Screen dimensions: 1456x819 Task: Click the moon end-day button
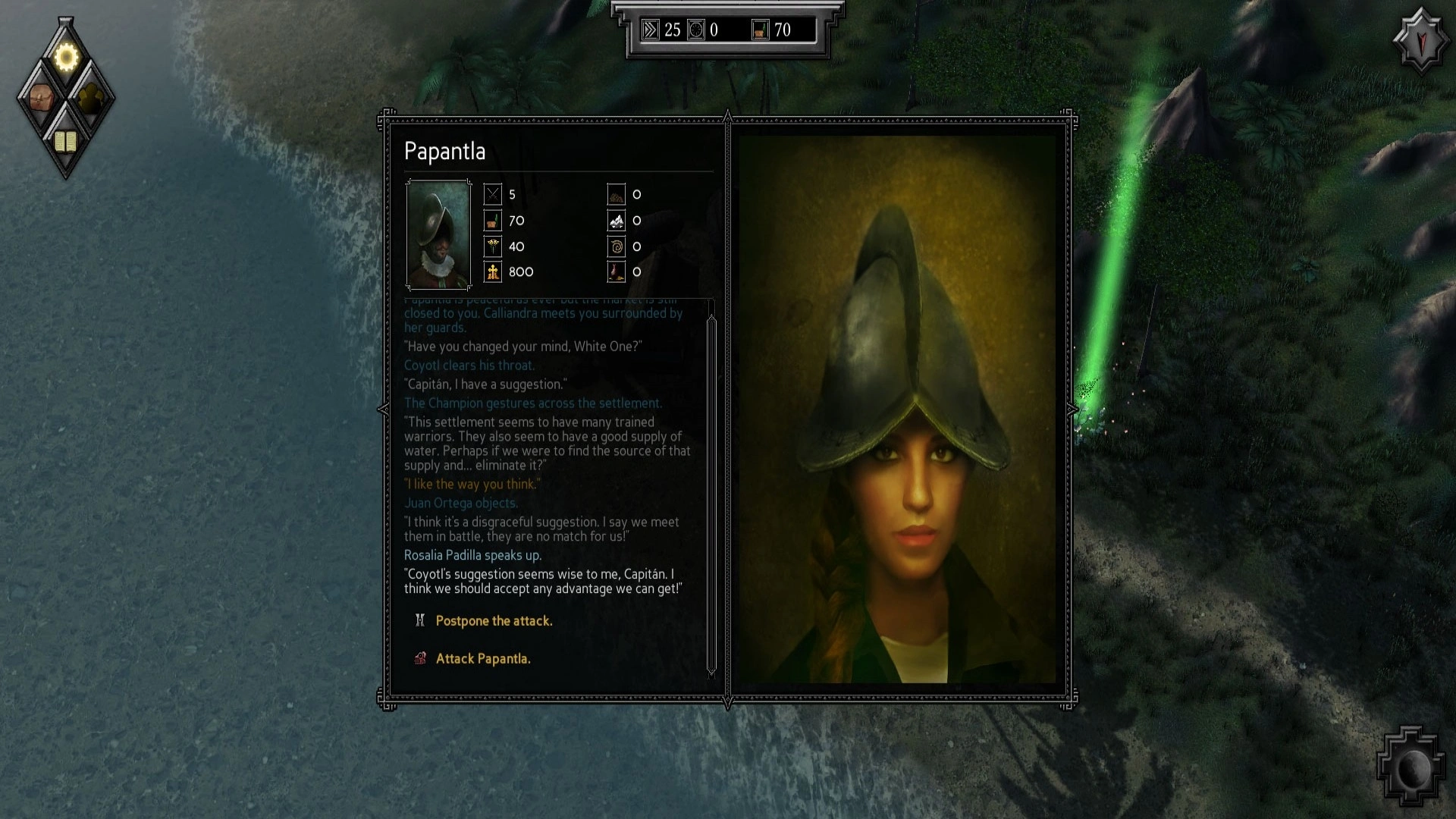1411,769
